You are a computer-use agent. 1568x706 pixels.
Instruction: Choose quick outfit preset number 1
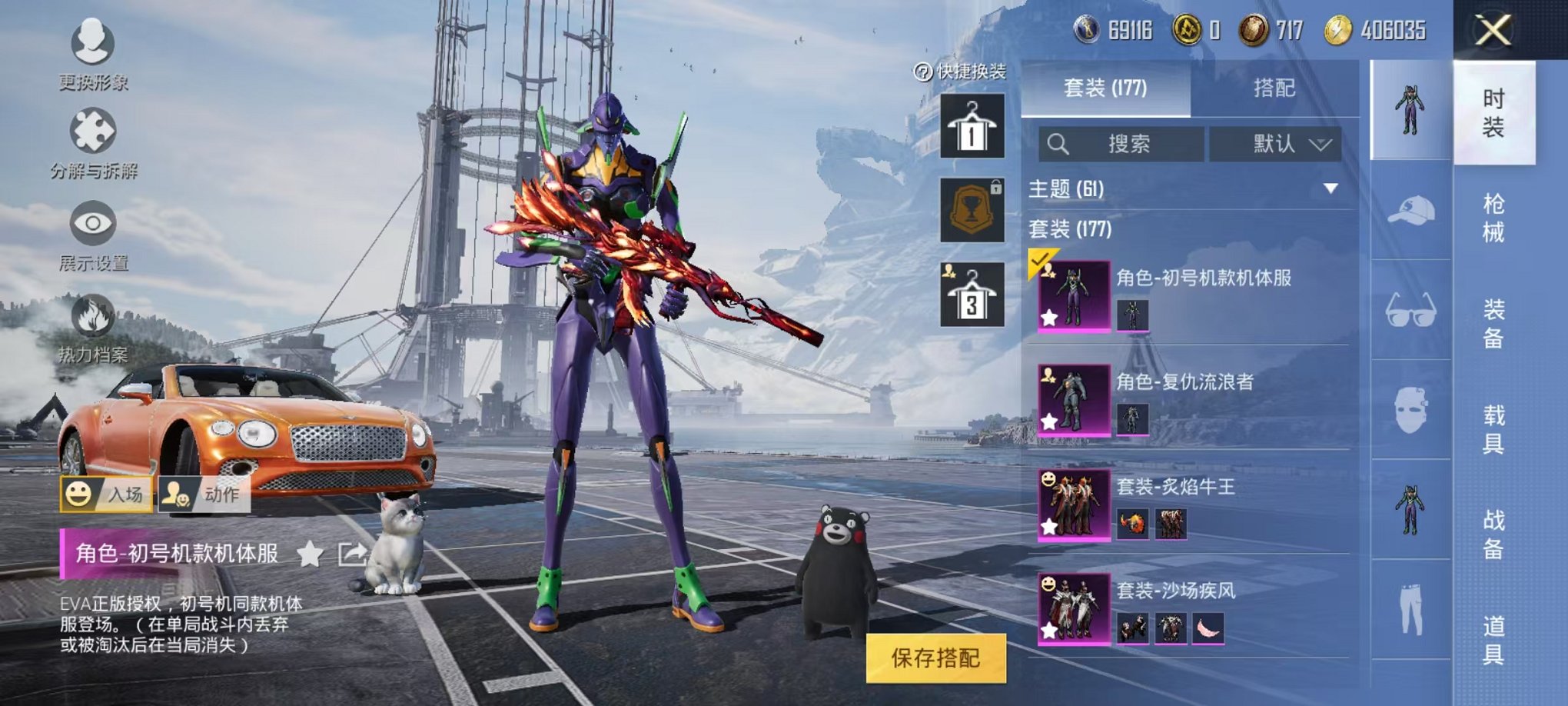click(972, 127)
